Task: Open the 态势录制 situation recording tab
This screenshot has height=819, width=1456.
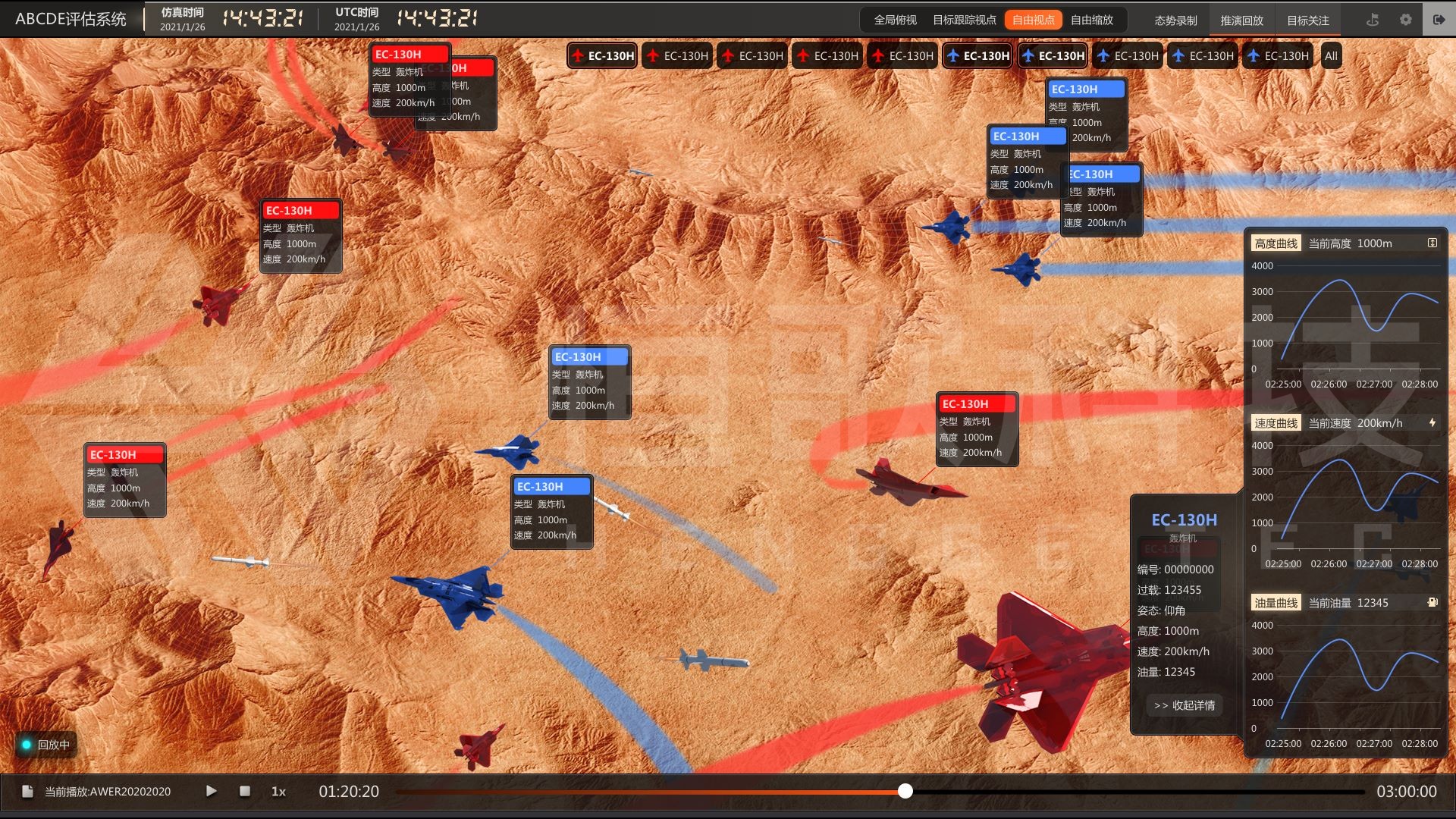Action: tap(1175, 20)
